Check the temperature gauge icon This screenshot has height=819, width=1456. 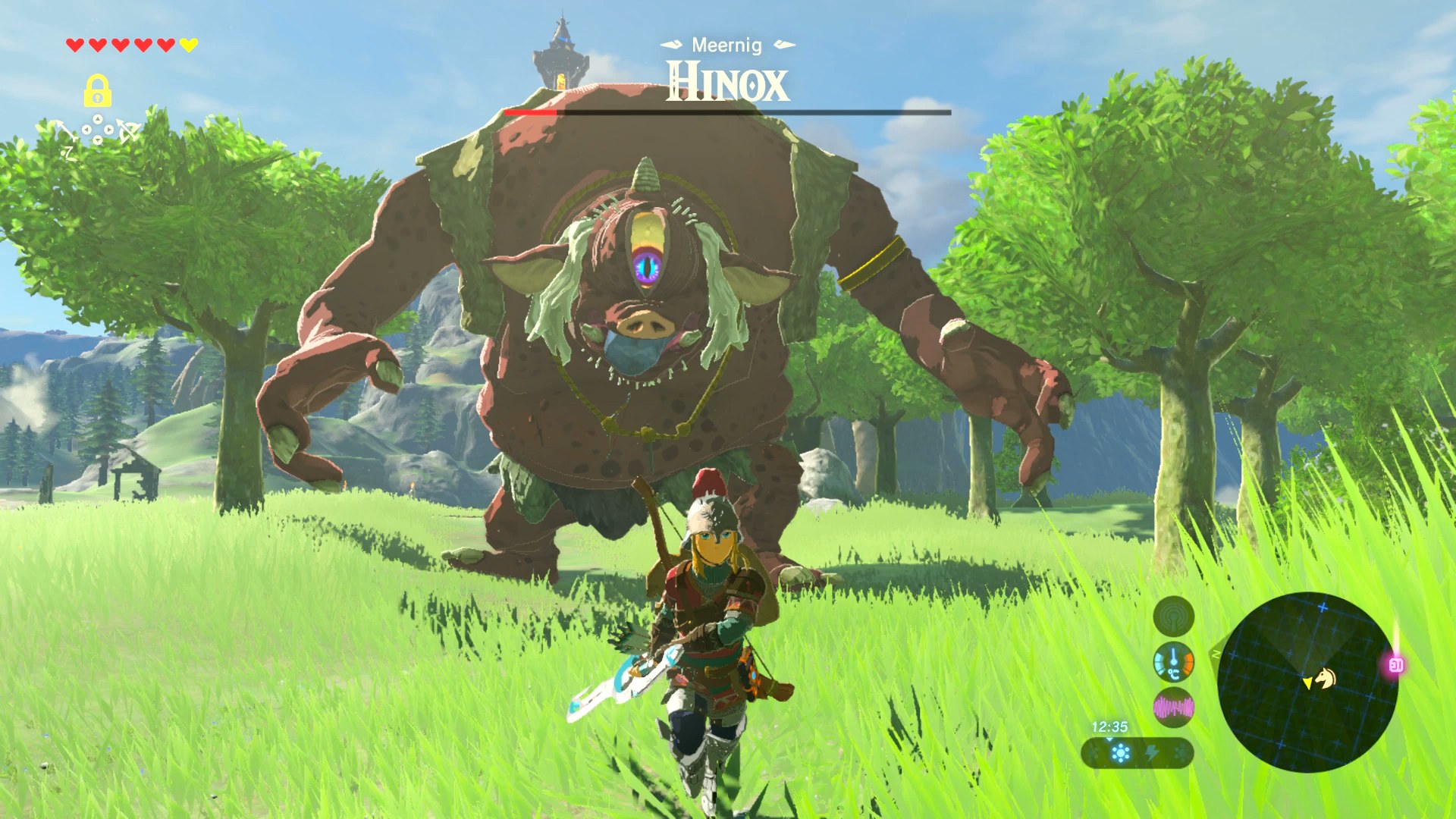coord(1173,662)
